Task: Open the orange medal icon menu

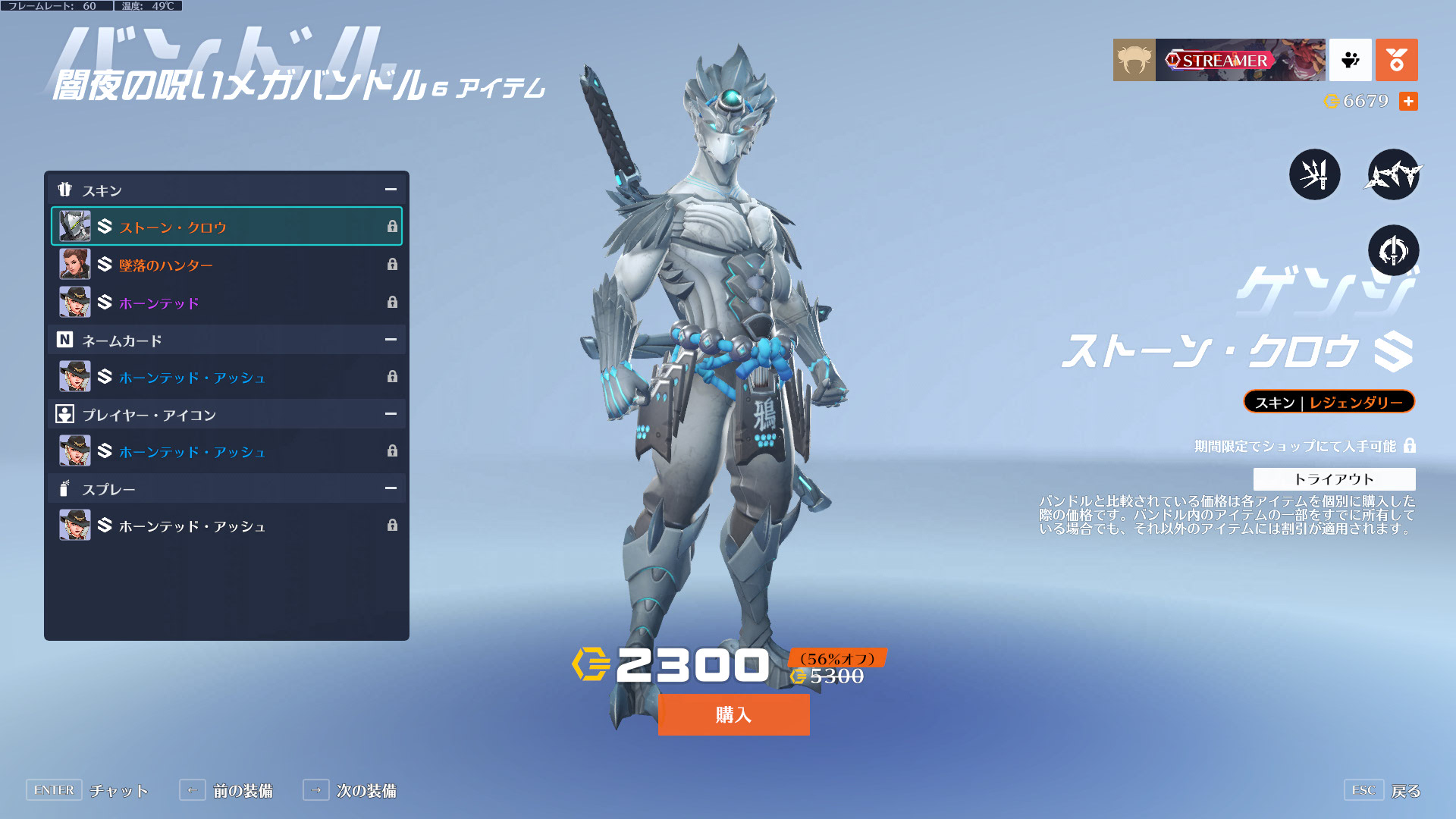Action: (x=1396, y=60)
